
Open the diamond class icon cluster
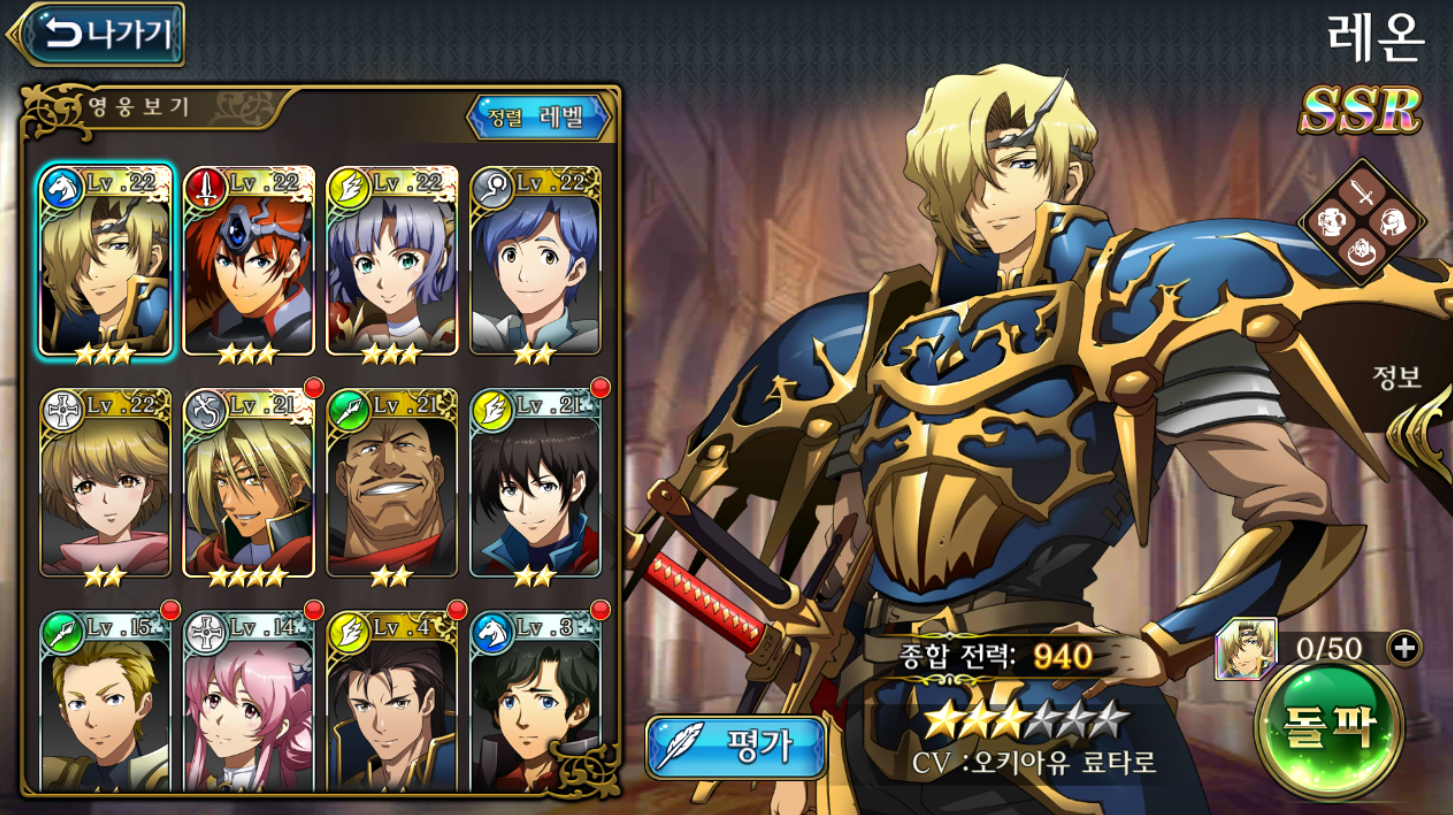(x=1361, y=222)
